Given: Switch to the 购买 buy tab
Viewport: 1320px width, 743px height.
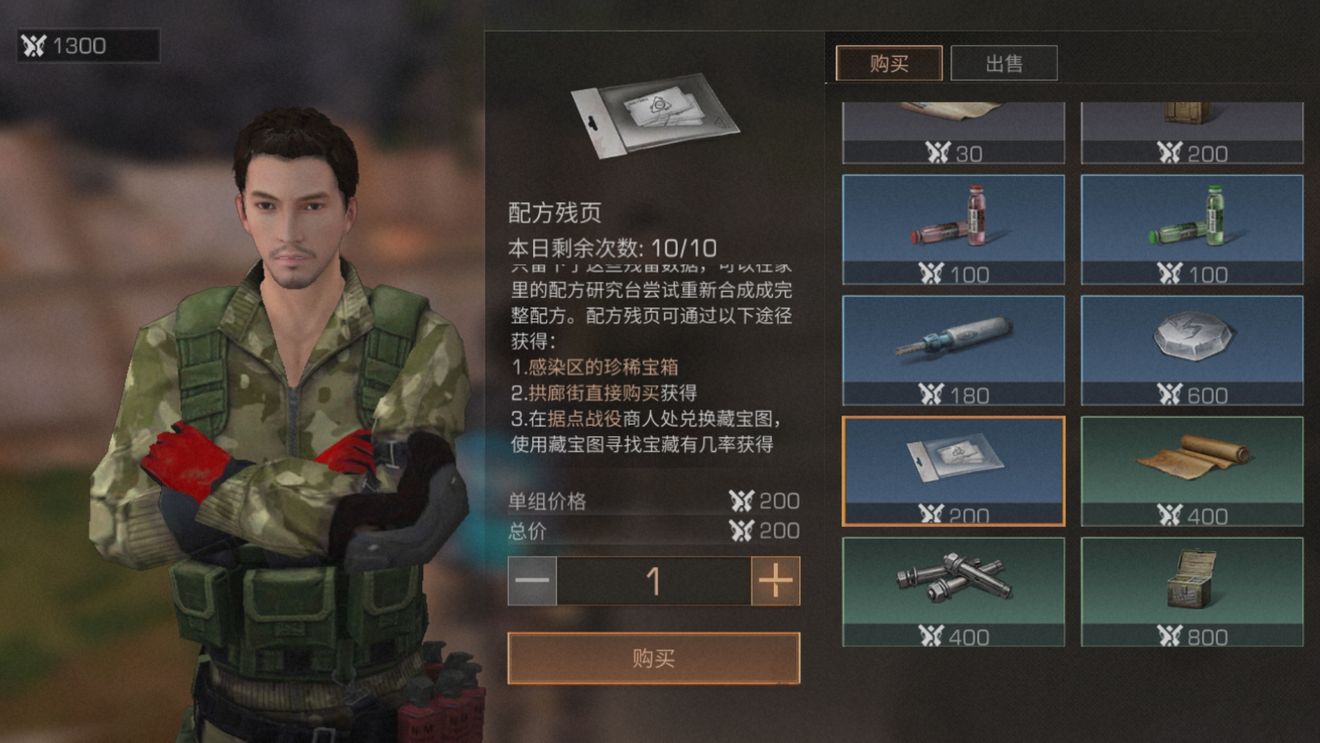Looking at the screenshot, I should (888, 62).
